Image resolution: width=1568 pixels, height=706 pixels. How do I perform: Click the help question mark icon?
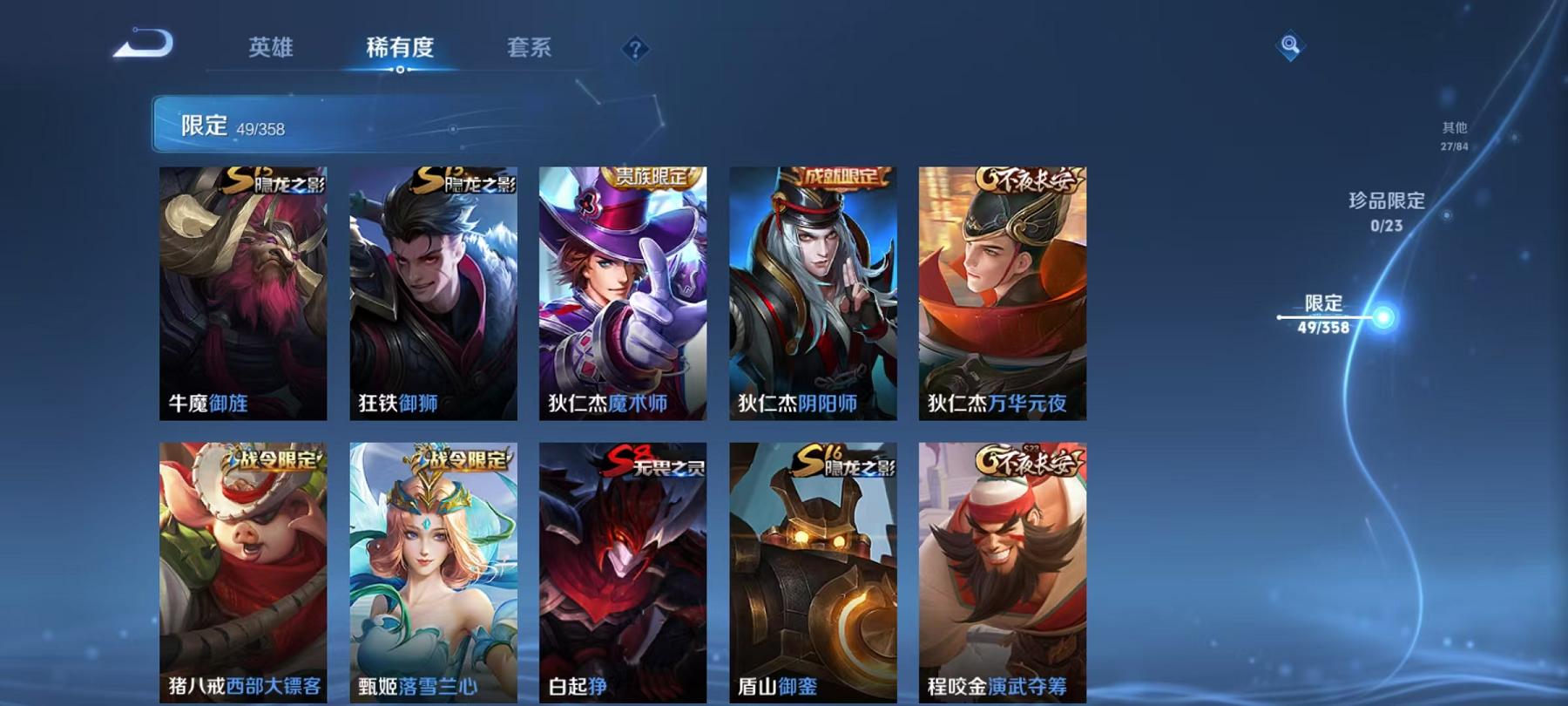coord(635,49)
